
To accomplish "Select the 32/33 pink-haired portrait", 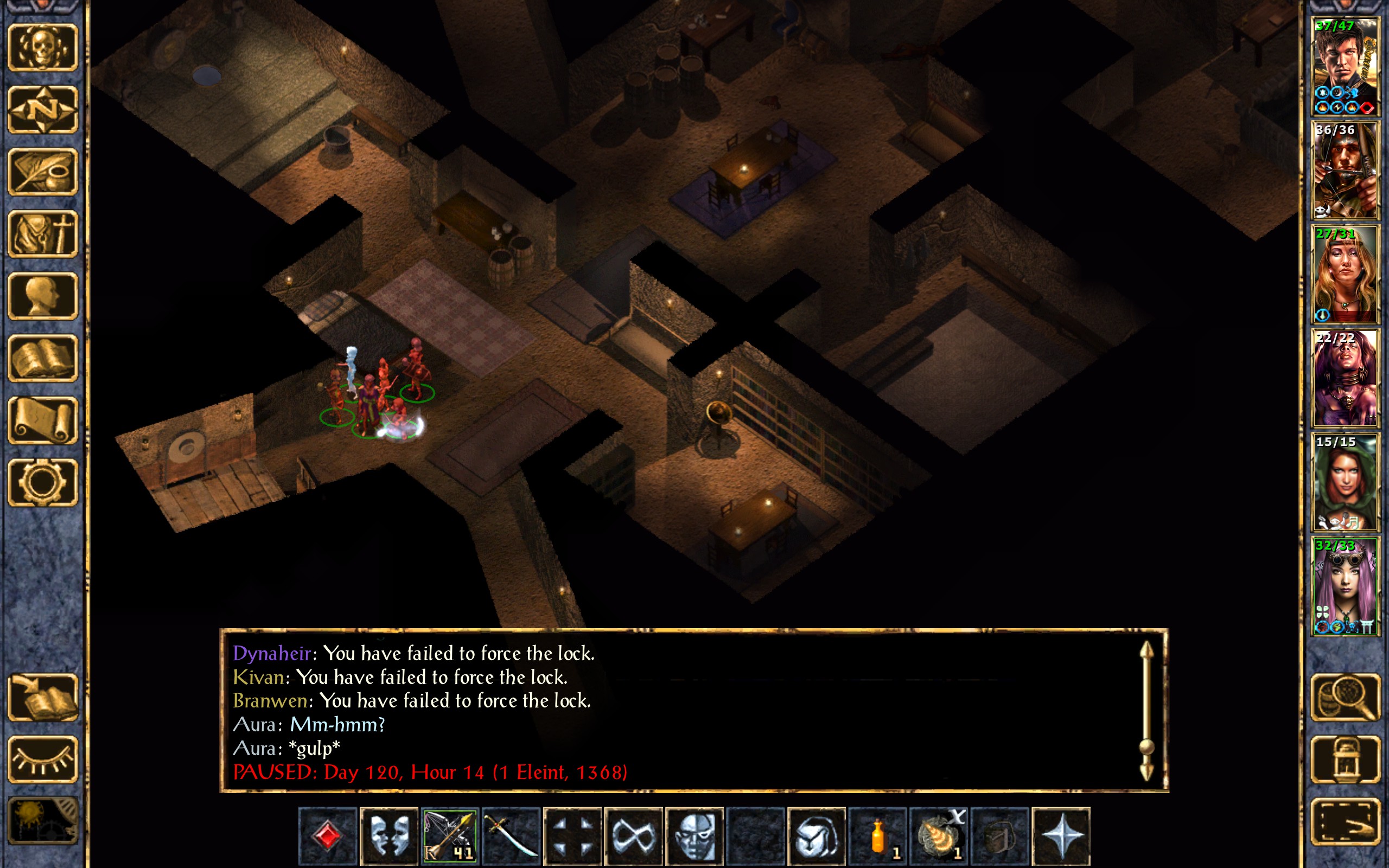I will (x=1345, y=586).
